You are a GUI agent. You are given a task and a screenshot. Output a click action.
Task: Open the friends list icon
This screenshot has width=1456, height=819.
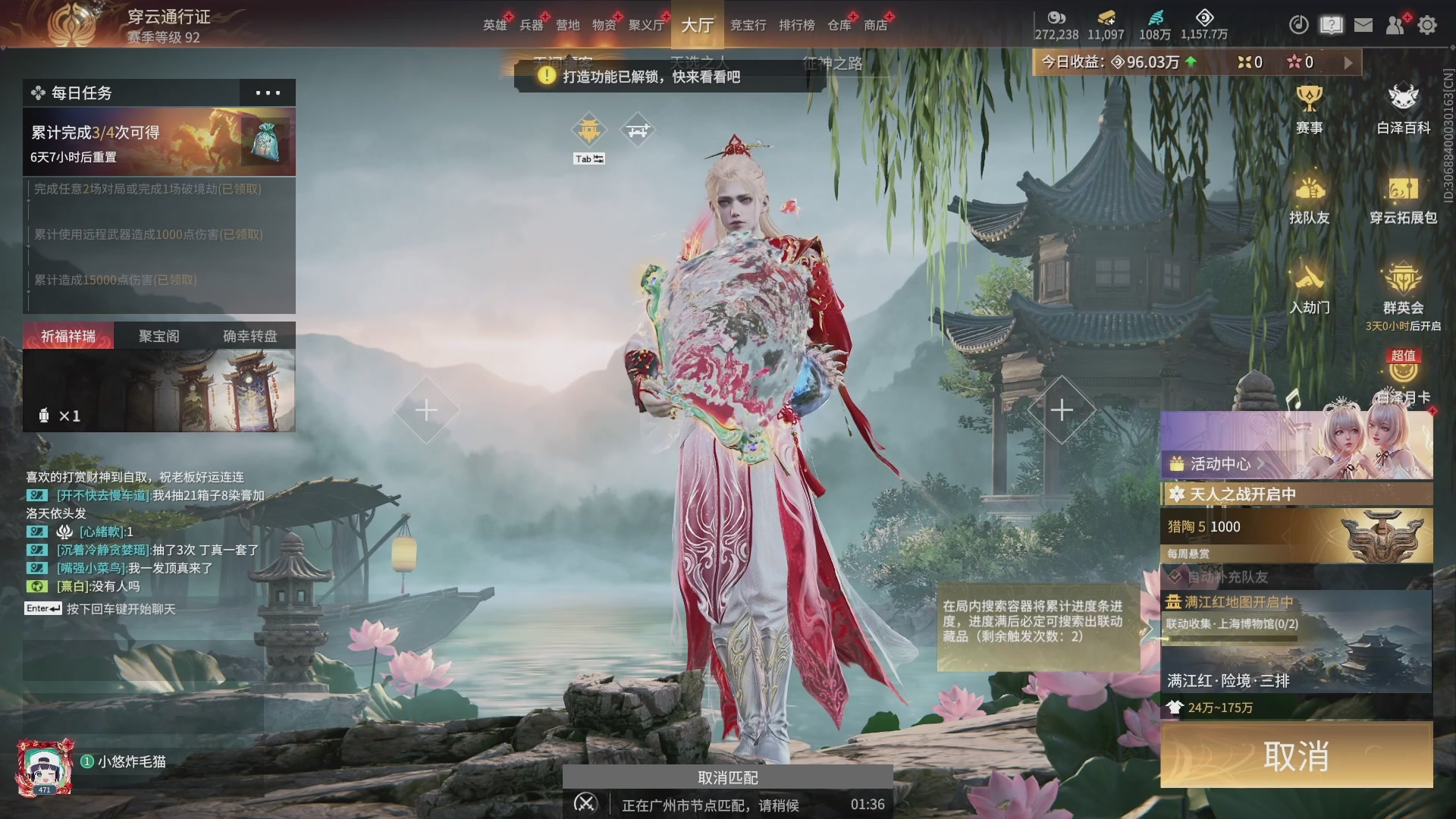(x=1395, y=25)
